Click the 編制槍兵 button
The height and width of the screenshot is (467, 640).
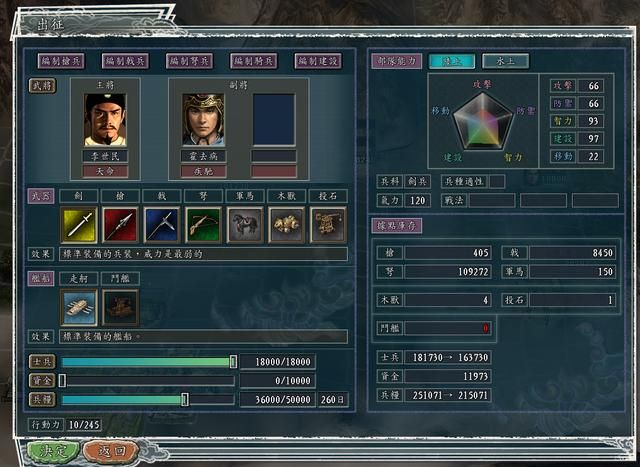pyautogui.click(x=62, y=61)
